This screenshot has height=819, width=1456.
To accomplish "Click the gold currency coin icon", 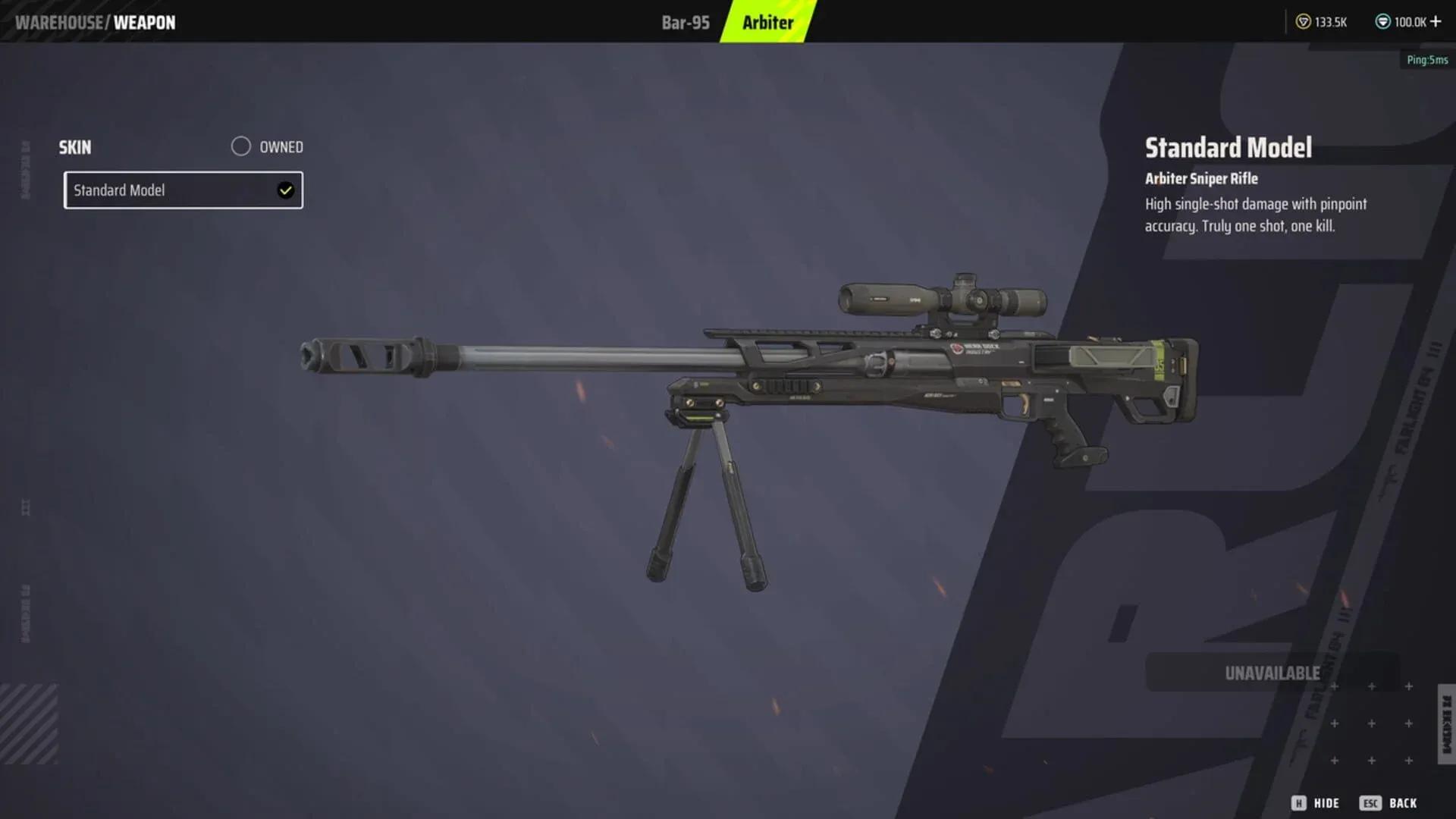I will tap(1302, 22).
